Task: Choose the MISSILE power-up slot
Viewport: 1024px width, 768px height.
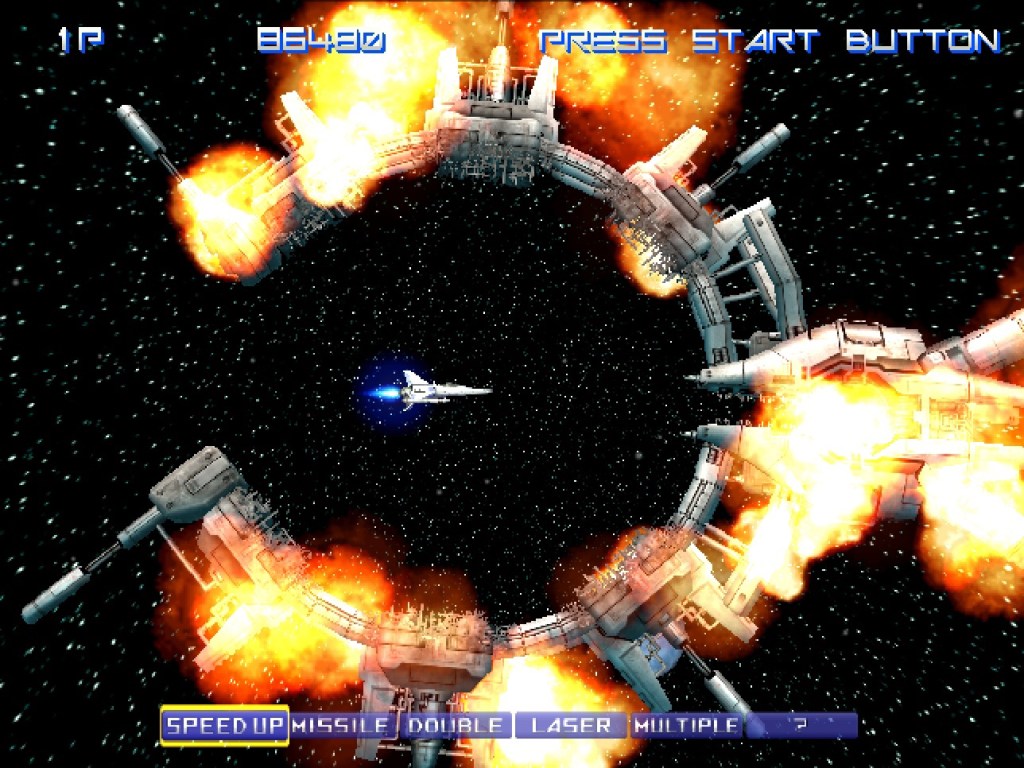Action: pos(342,726)
